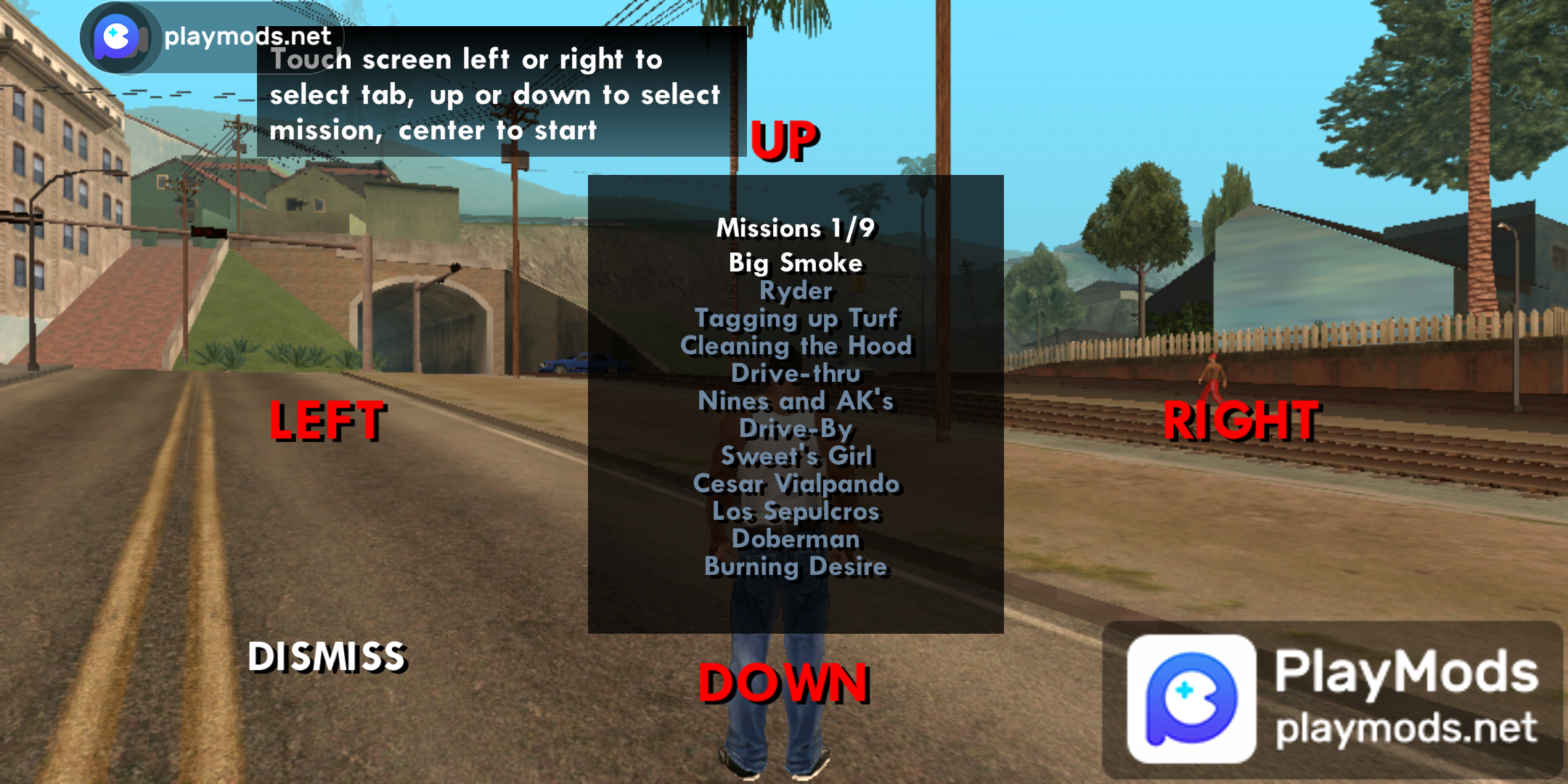Choose the Drive-By mission
The image size is (1568, 784).
pos(796,428)
